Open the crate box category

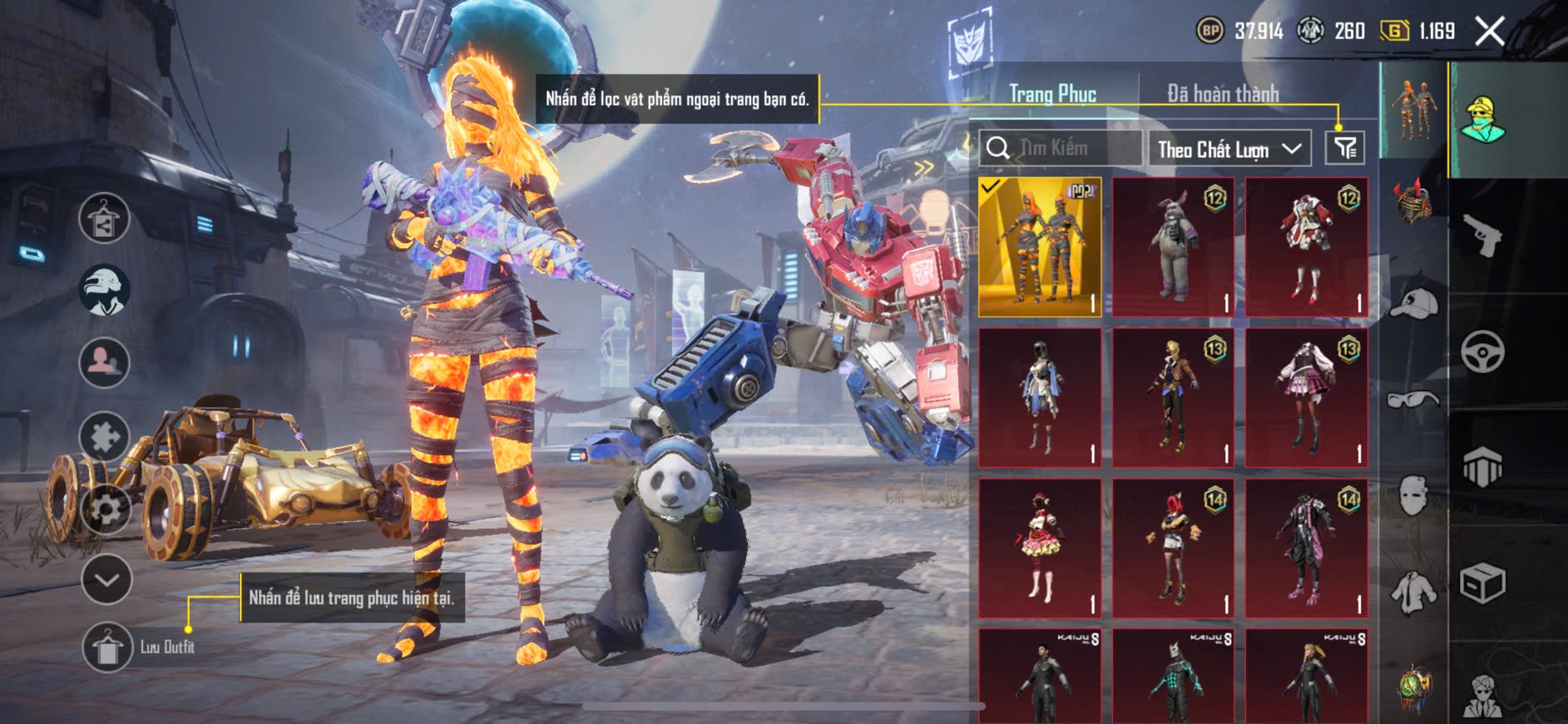pos(1481,583)
